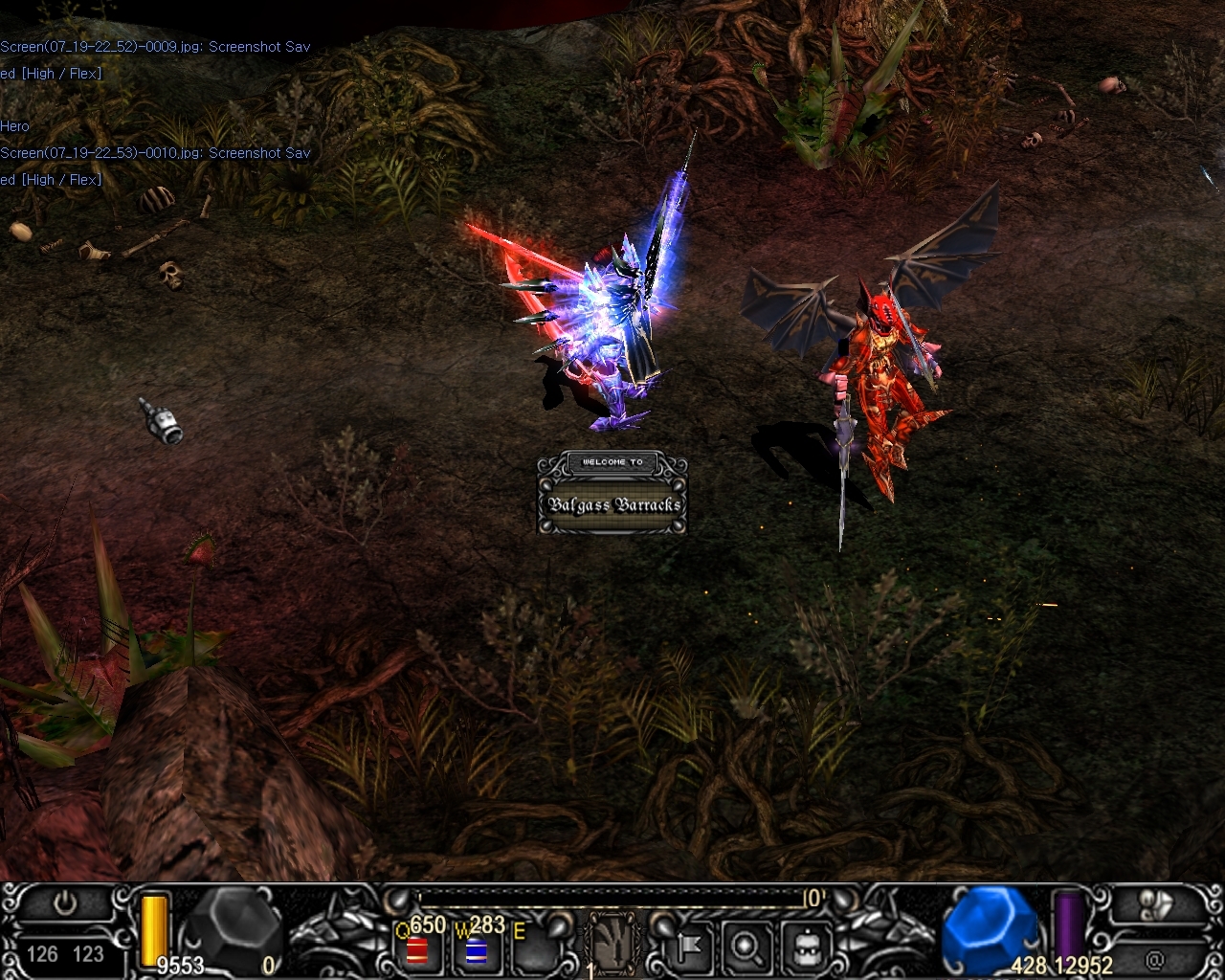
Task: Click the magnifying glass button
Action: (x=746, y=947)
